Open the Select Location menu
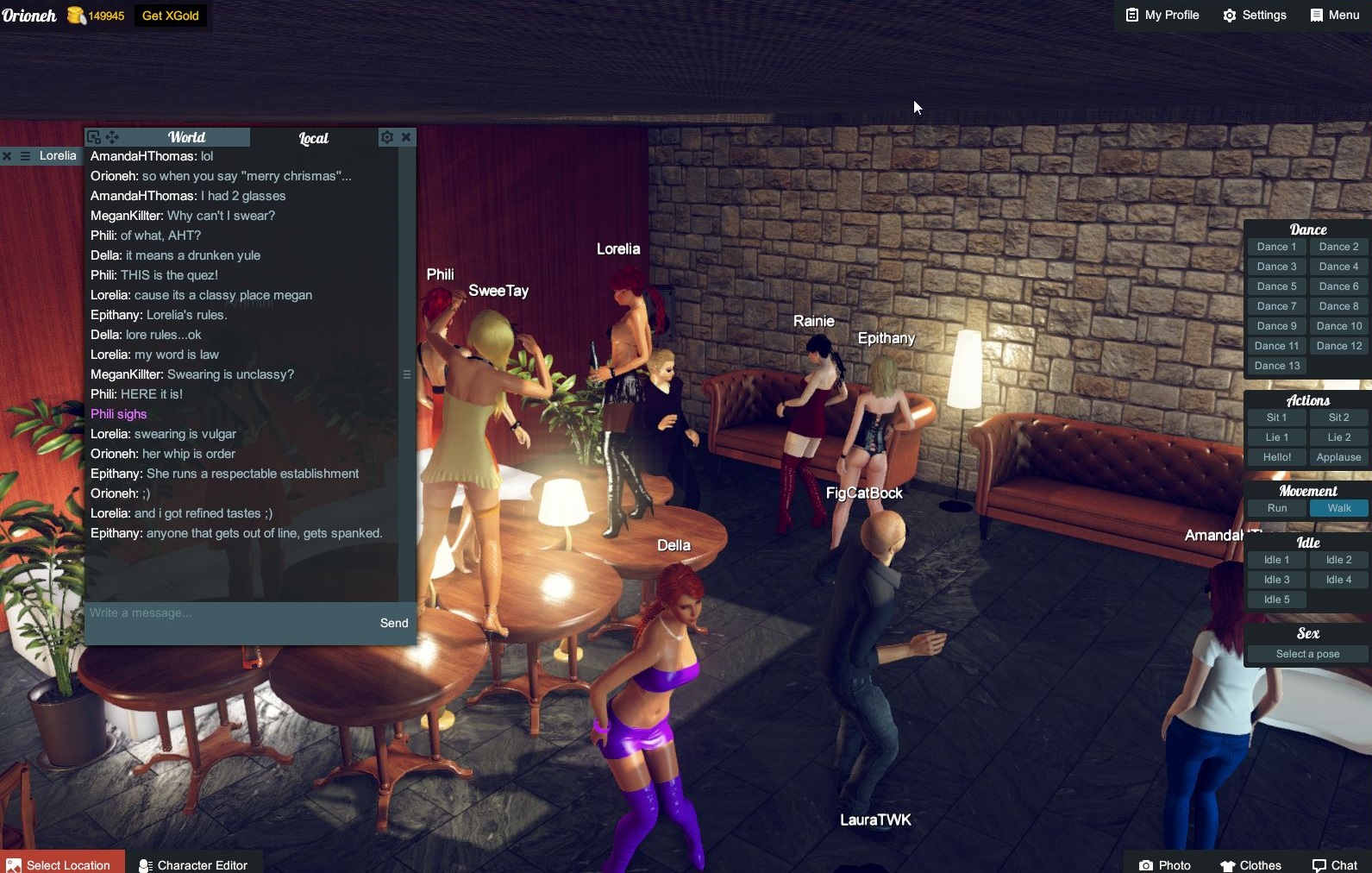 [60, 864]
